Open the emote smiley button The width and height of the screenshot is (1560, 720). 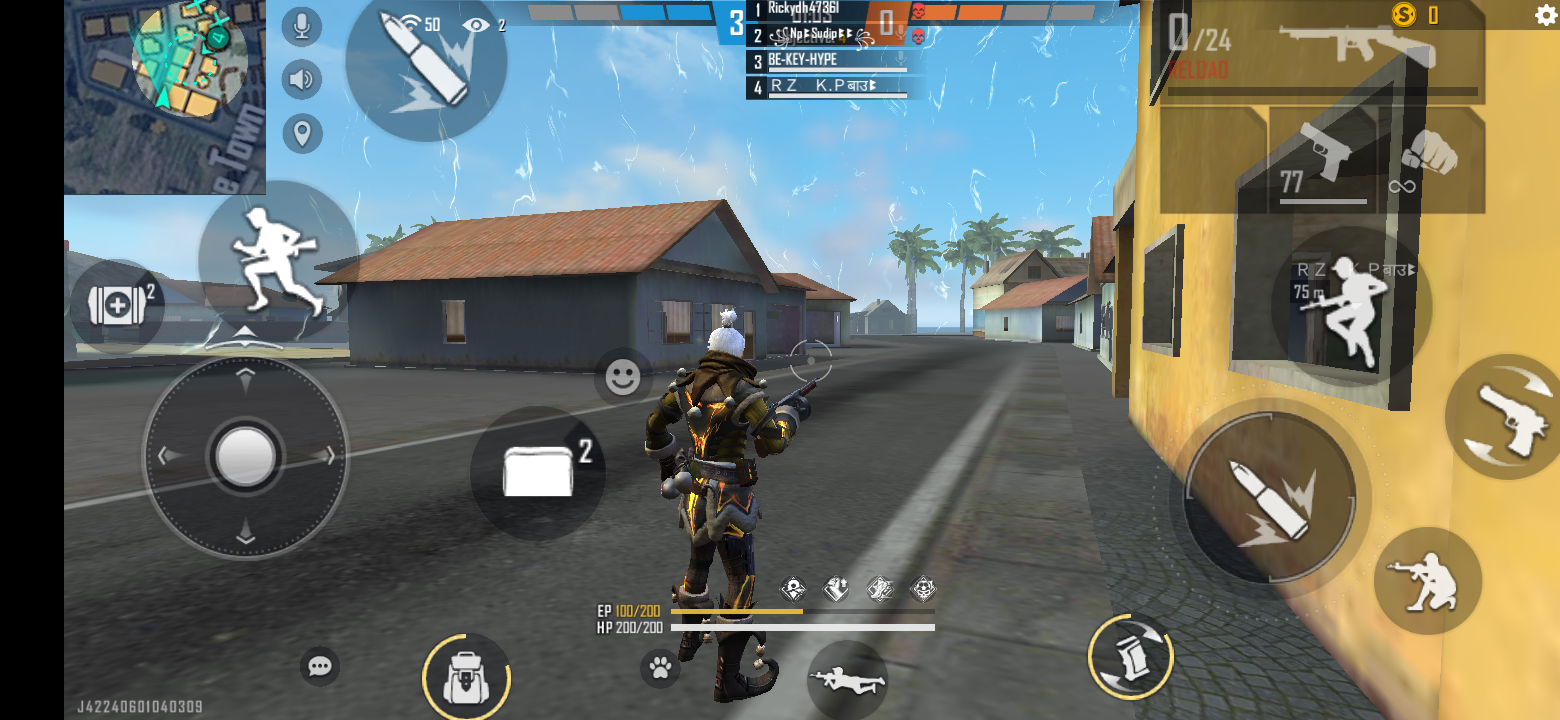pos(623,377)
